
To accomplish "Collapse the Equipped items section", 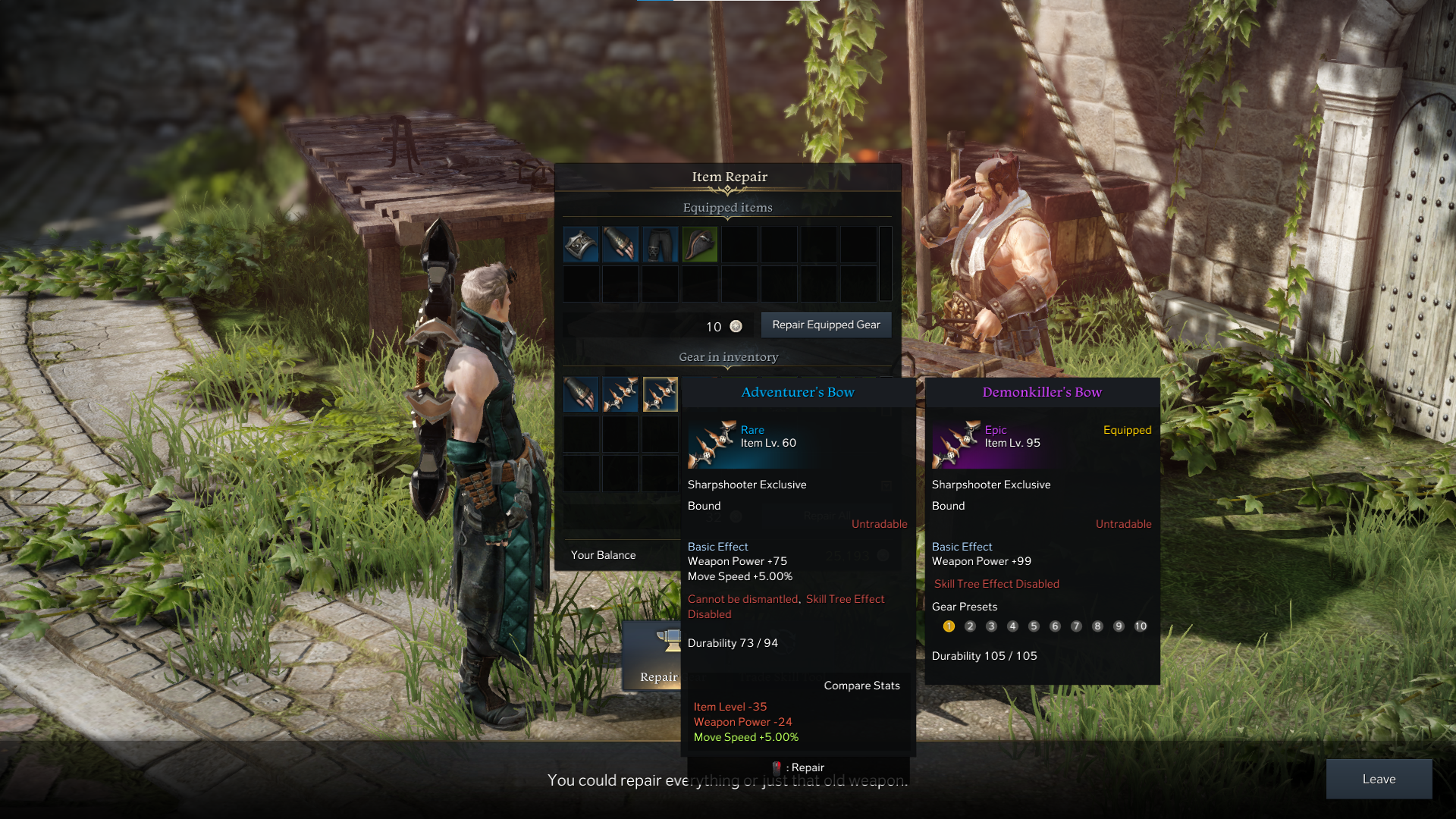I will pyautogui.click(x=727, y=217).
